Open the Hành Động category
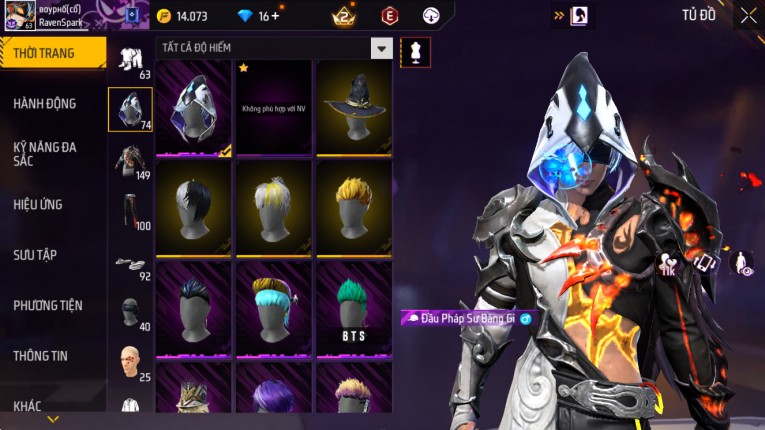The width and height of the screenshot is (765, 430). [45, 104]
